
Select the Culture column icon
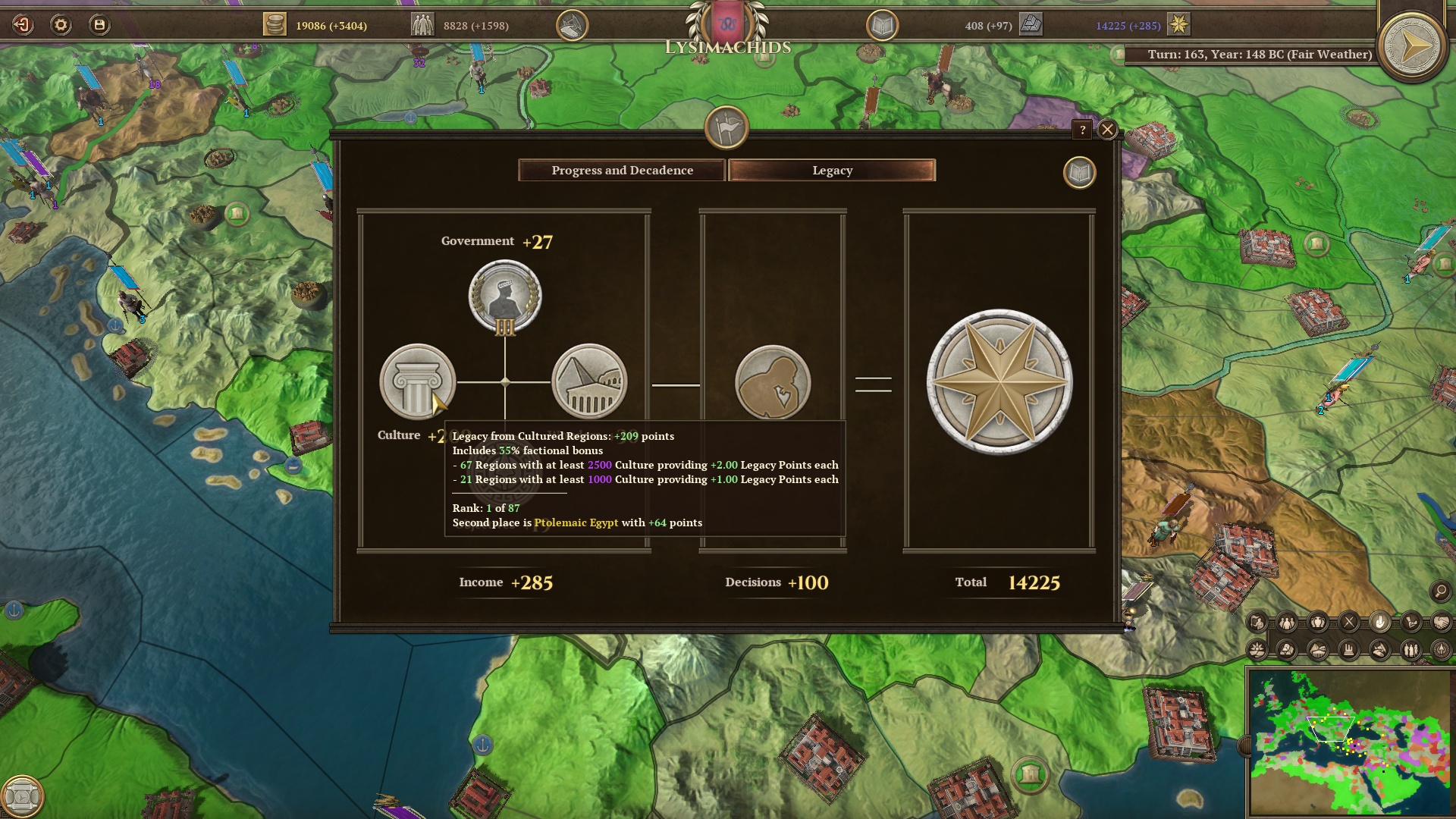[417, 381]
